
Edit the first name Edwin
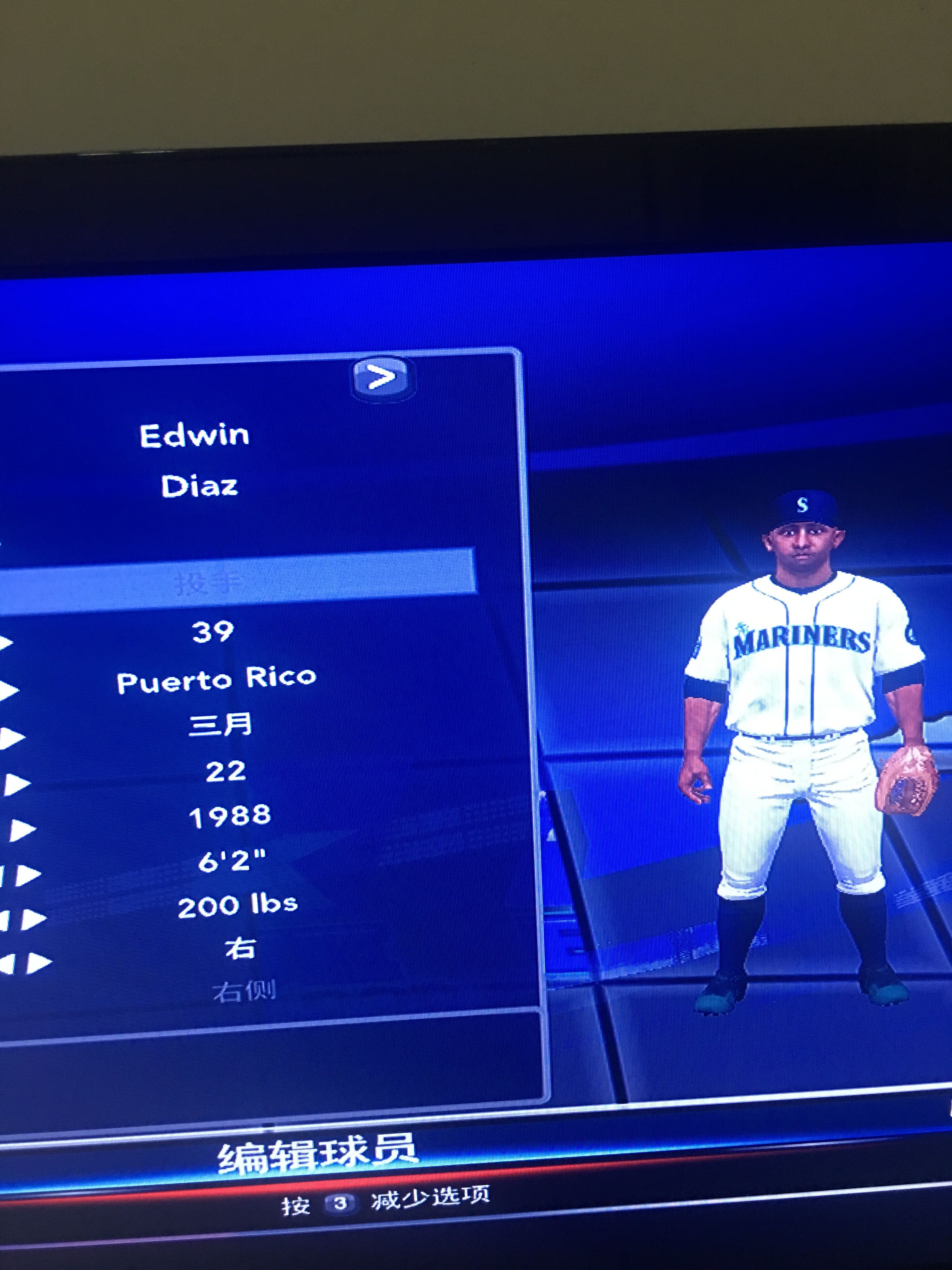(x=195, y=436)
